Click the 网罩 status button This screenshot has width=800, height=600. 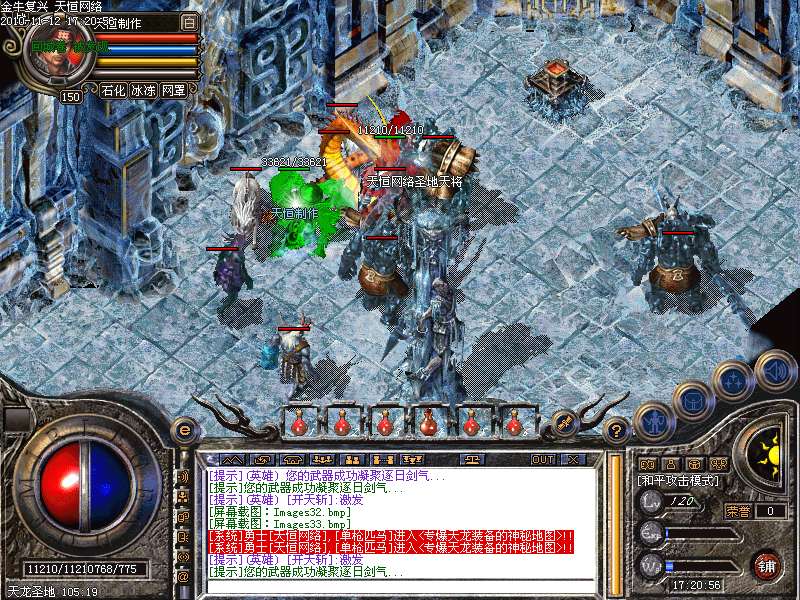click(173, 90)
